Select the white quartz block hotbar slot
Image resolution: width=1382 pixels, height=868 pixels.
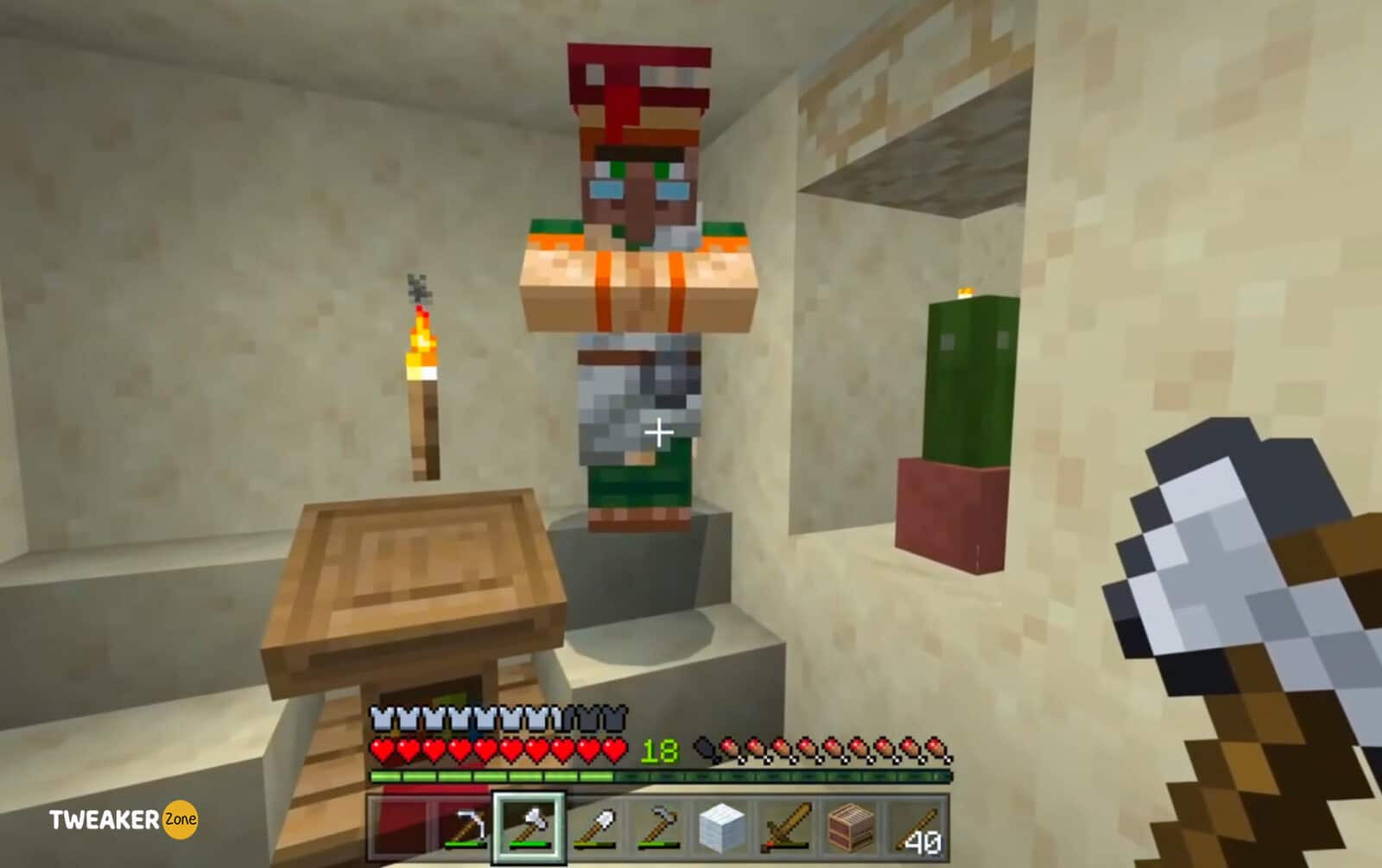(721, 825)
